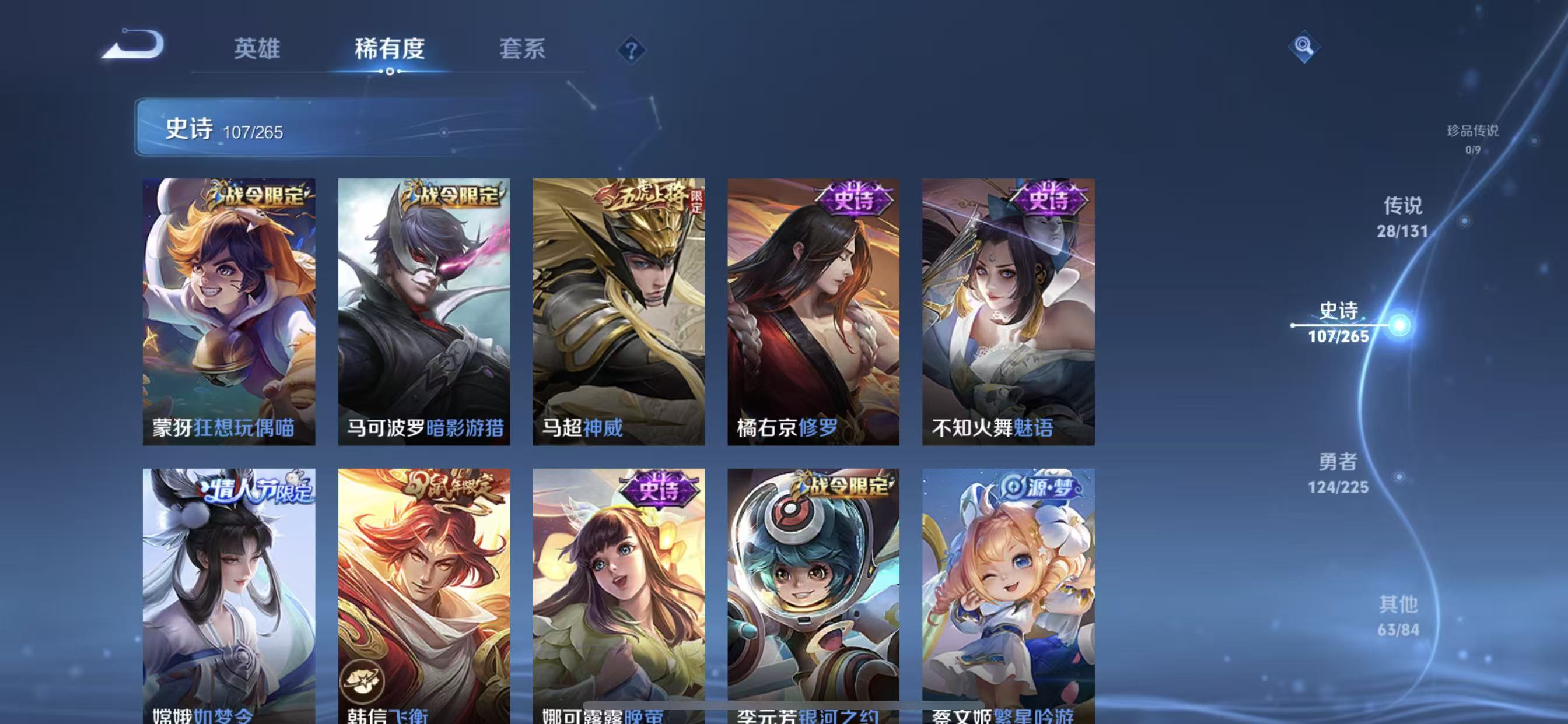The image size is (1568, 724).
Task: Click the page indicator dots under 稀有度
Action: pyautogui.click(x=390, y=72)
